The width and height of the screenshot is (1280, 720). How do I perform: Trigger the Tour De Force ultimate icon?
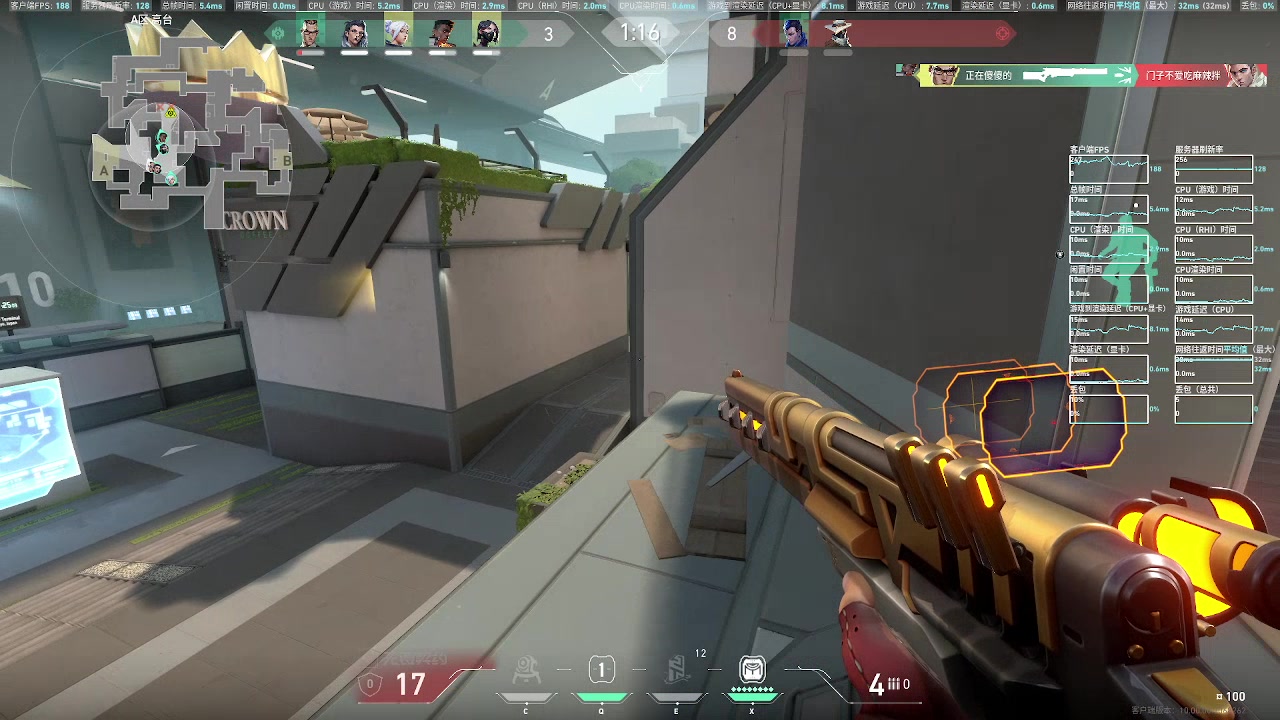752,671
